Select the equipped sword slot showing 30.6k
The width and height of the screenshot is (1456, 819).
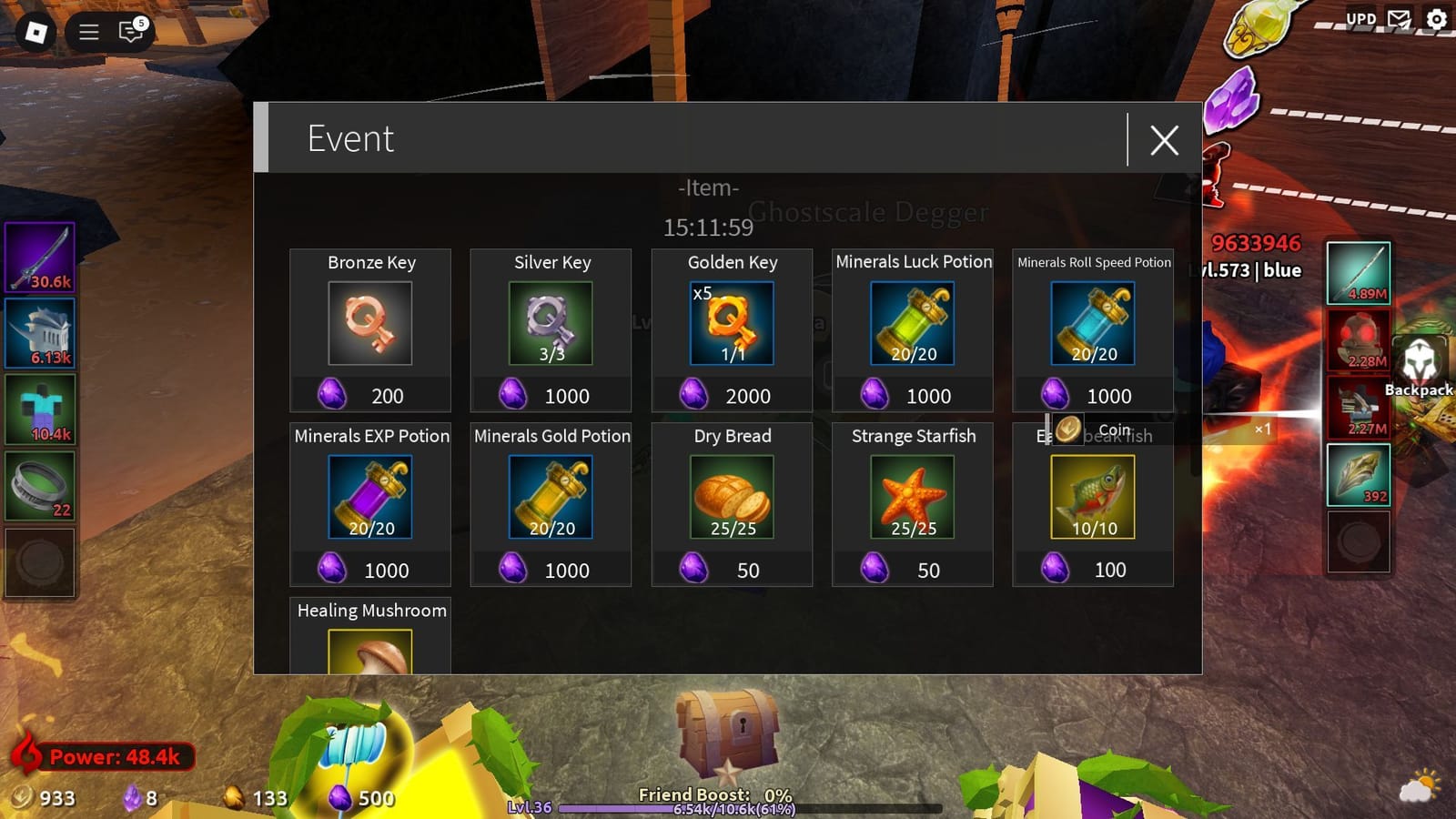(x=40, y=261)
